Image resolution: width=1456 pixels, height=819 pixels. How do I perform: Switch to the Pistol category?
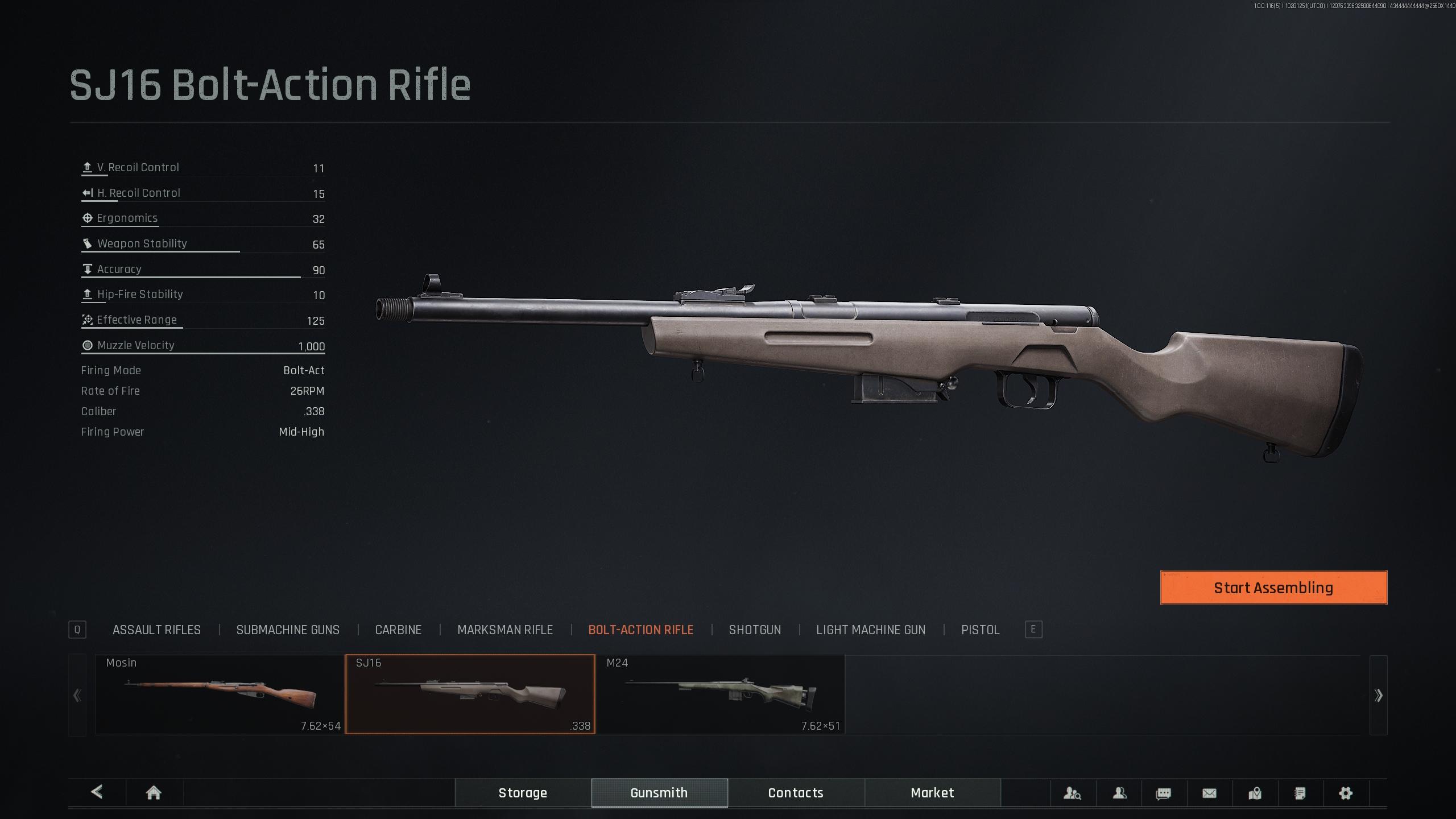click(x=980, y=630)
